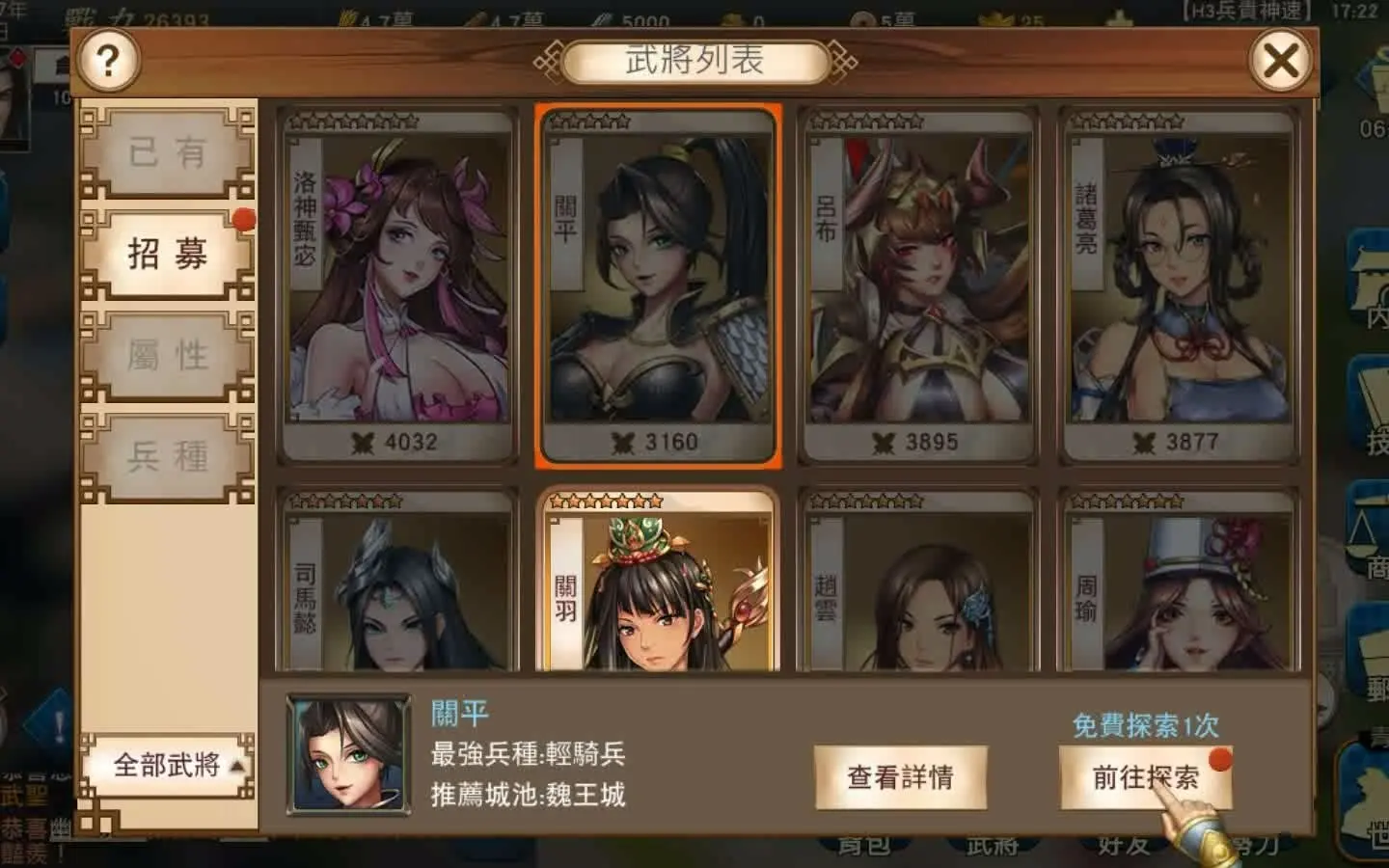The width and height of the screenshot is (1389, 868).
Task: Switch to the 已有 tab
Action: coord(170,151)
